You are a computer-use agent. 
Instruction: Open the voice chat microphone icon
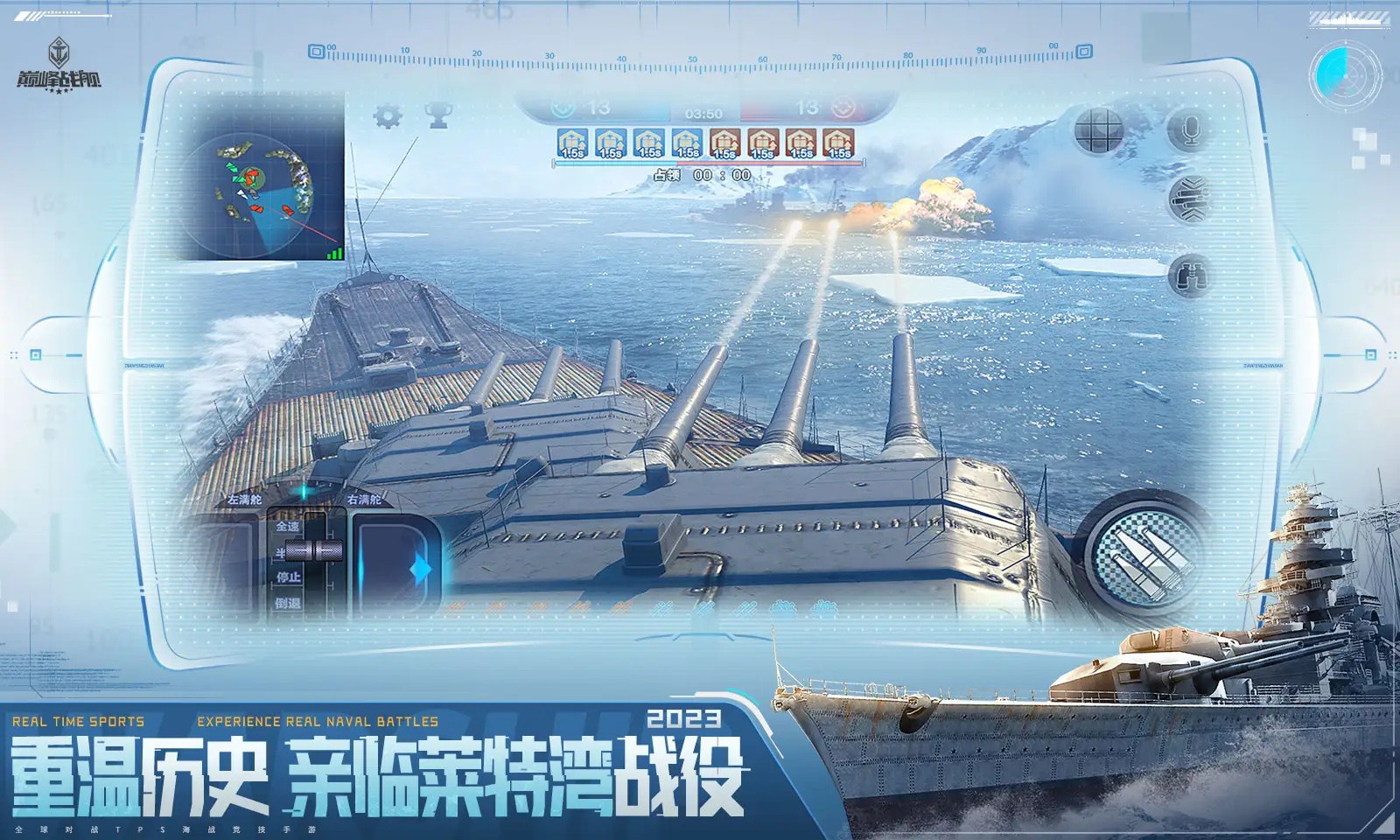point(1192,129)
